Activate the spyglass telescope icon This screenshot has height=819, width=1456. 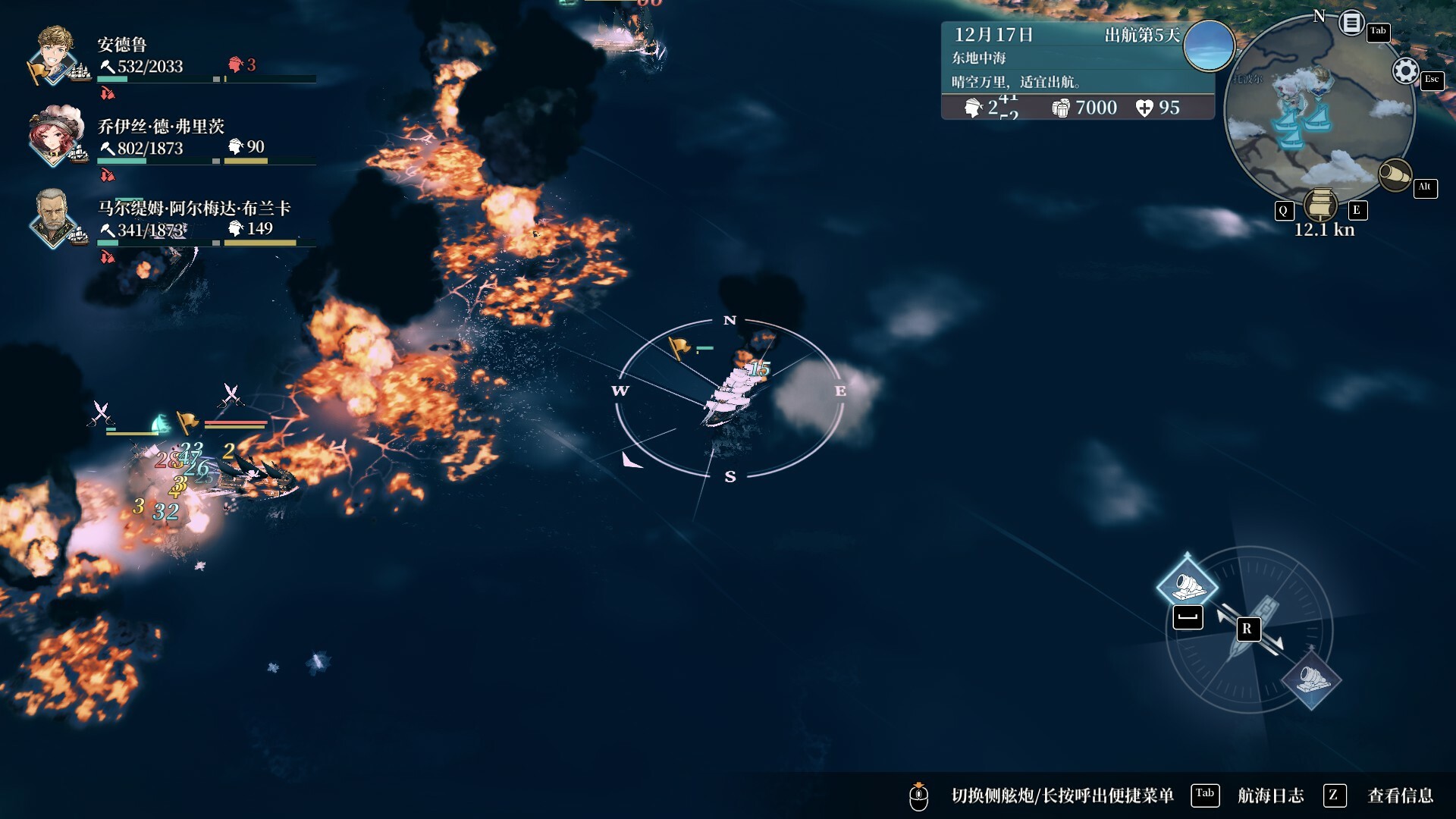click(x=1394, y=176)
